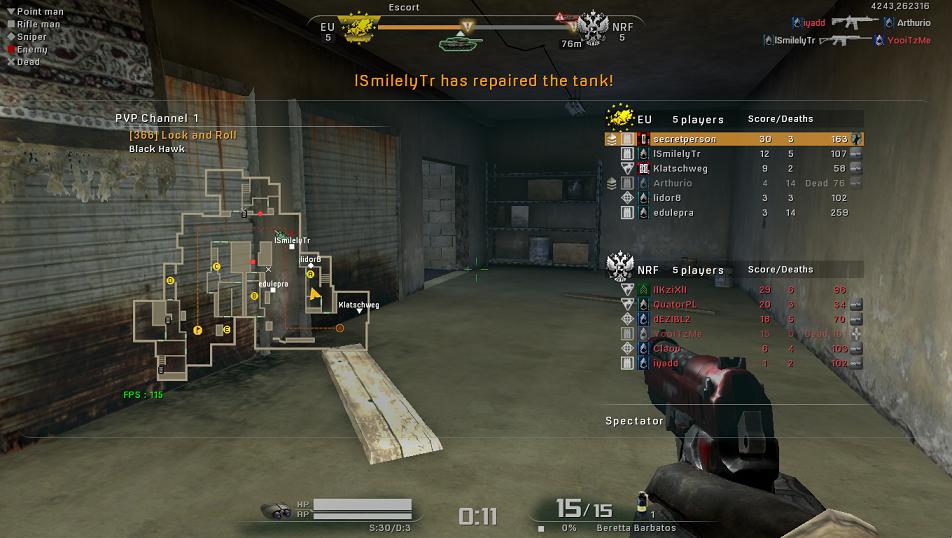Select secretperson's row in the scoreboard

(733, 139)
